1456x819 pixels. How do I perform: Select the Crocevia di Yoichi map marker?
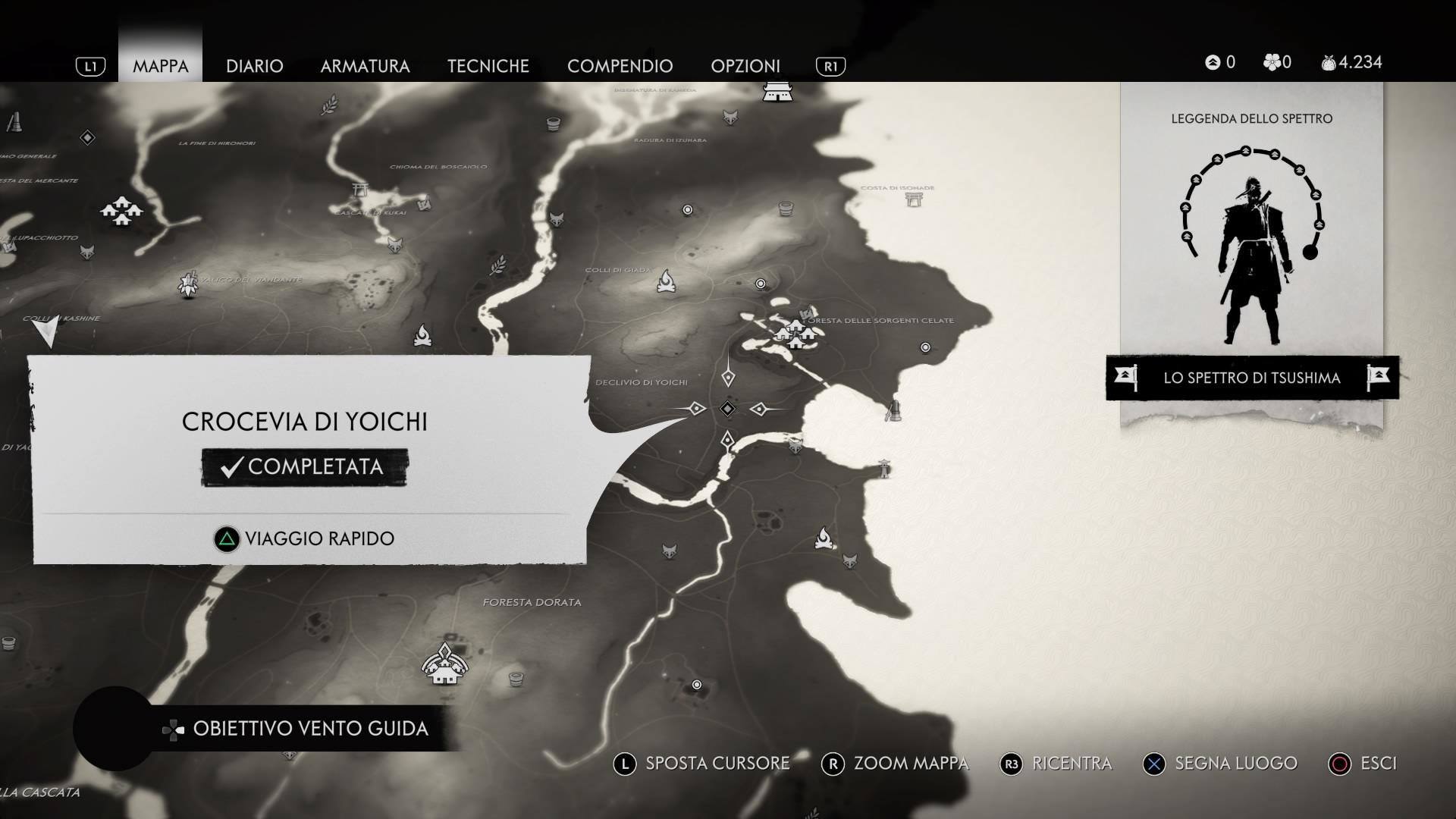click(x=727, y=409)
